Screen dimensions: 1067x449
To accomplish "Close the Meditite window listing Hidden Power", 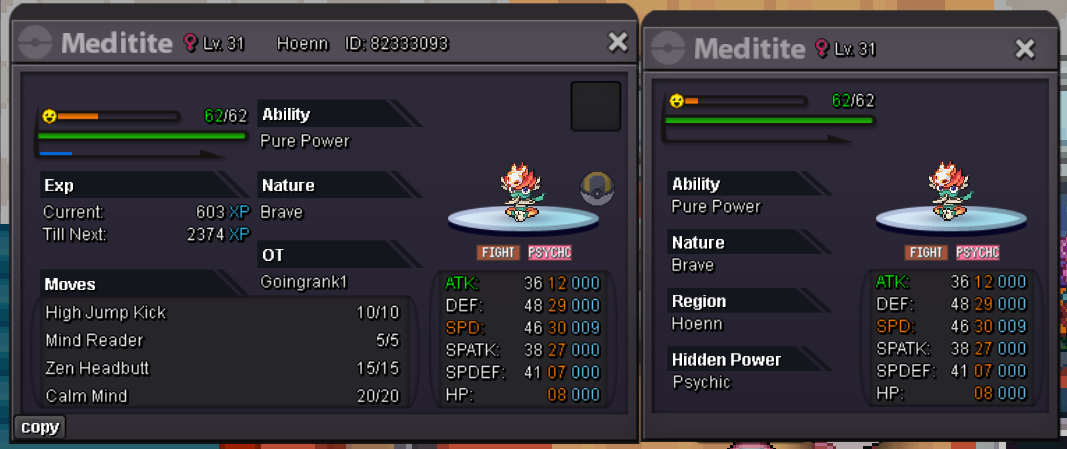I will point(1025,49).
